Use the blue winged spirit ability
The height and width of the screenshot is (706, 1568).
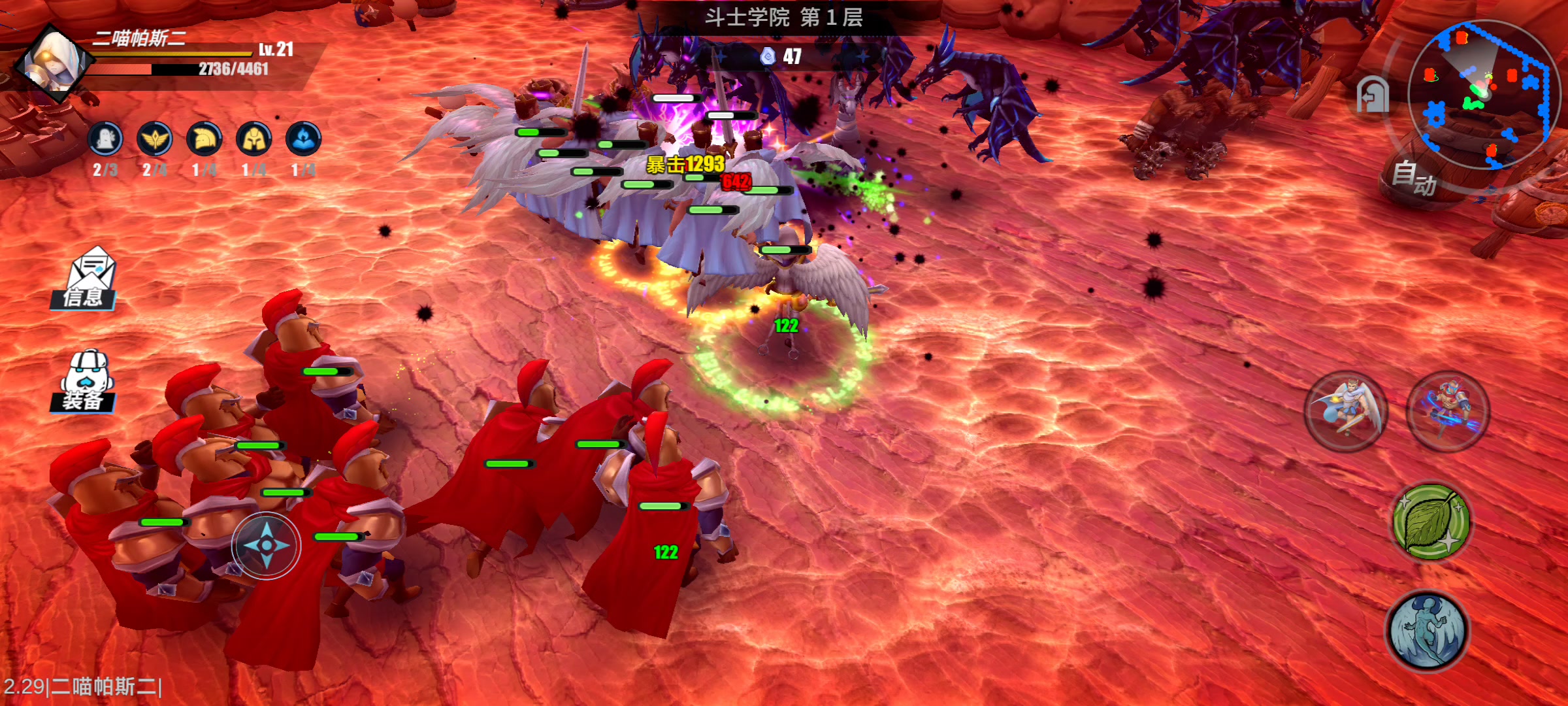(x=1428, y=631)
